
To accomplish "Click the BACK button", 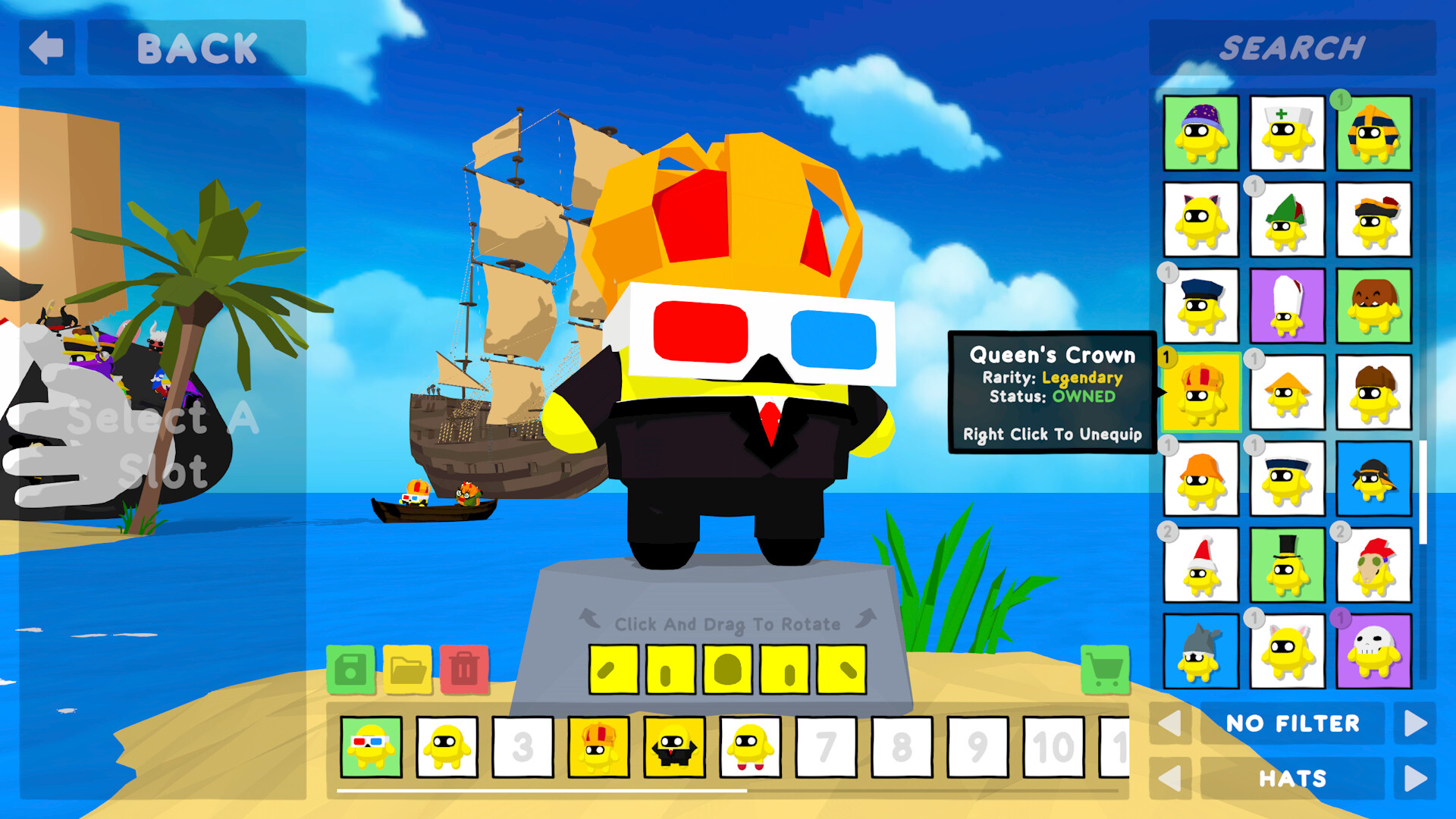I will 196,49.
